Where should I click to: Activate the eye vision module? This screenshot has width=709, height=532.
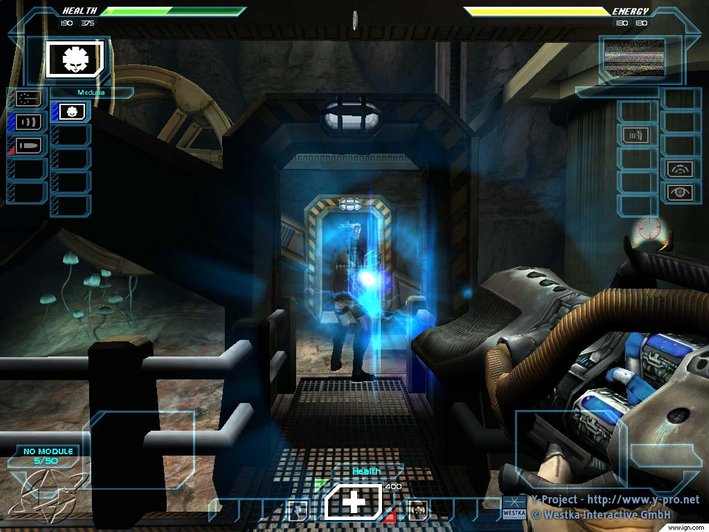[682, 192]
